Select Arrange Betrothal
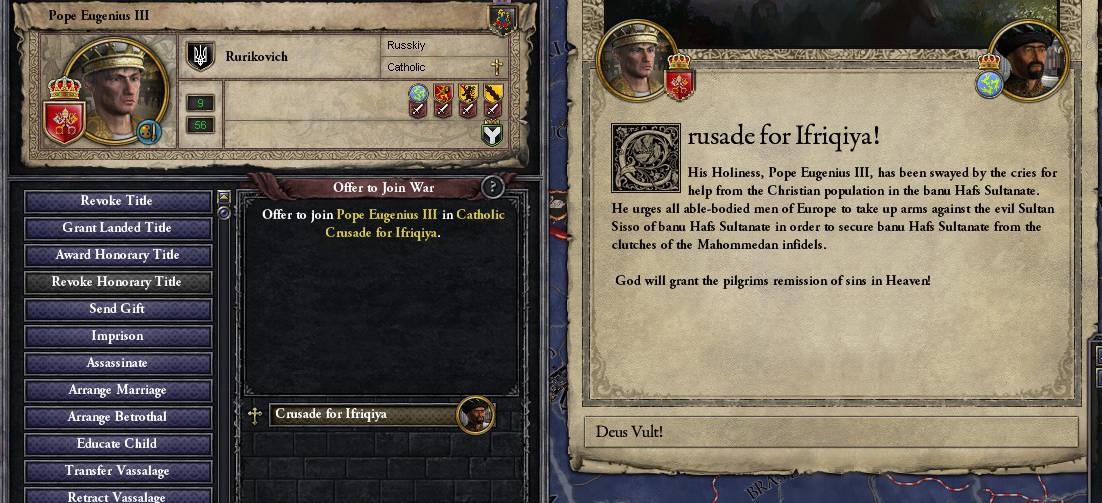 pos(117,417)
